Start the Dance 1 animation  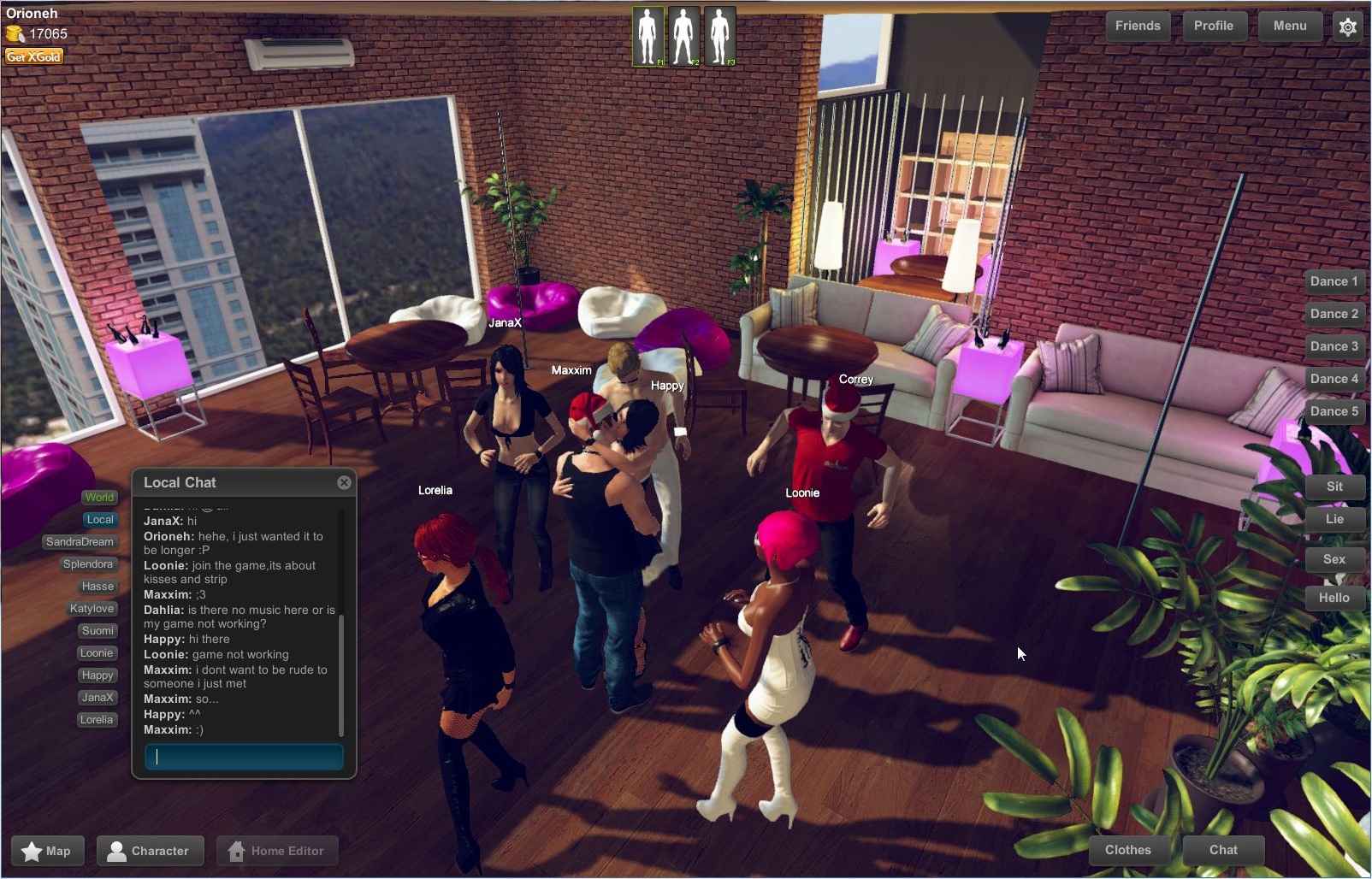tap(1334, 281)
